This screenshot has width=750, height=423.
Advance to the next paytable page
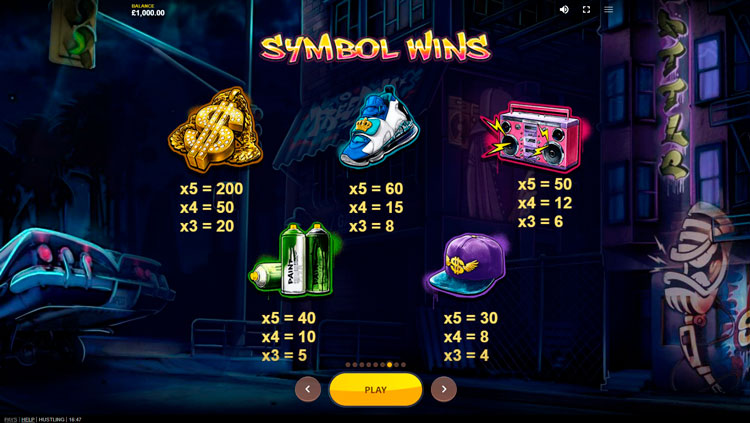pyautogui.click(x=443, y=389)
